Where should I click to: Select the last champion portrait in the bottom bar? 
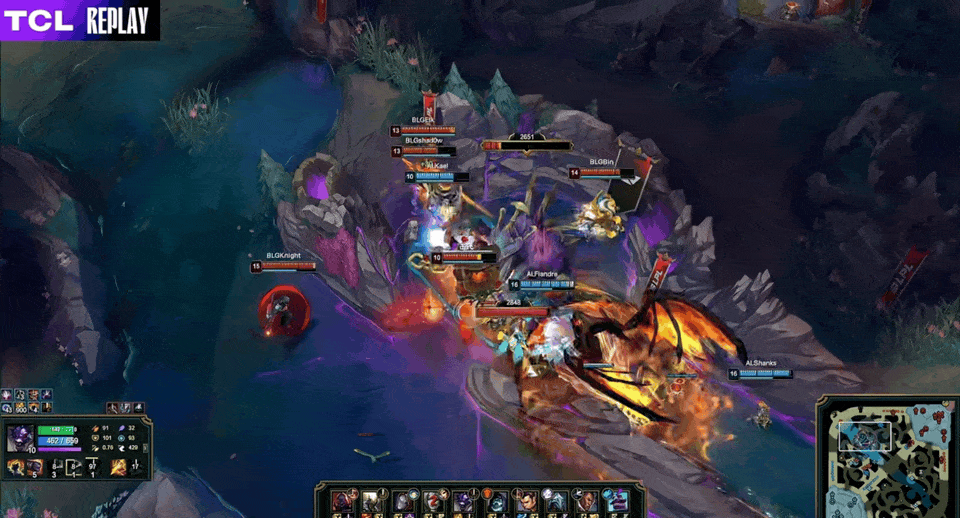click(x=618, y=500)
